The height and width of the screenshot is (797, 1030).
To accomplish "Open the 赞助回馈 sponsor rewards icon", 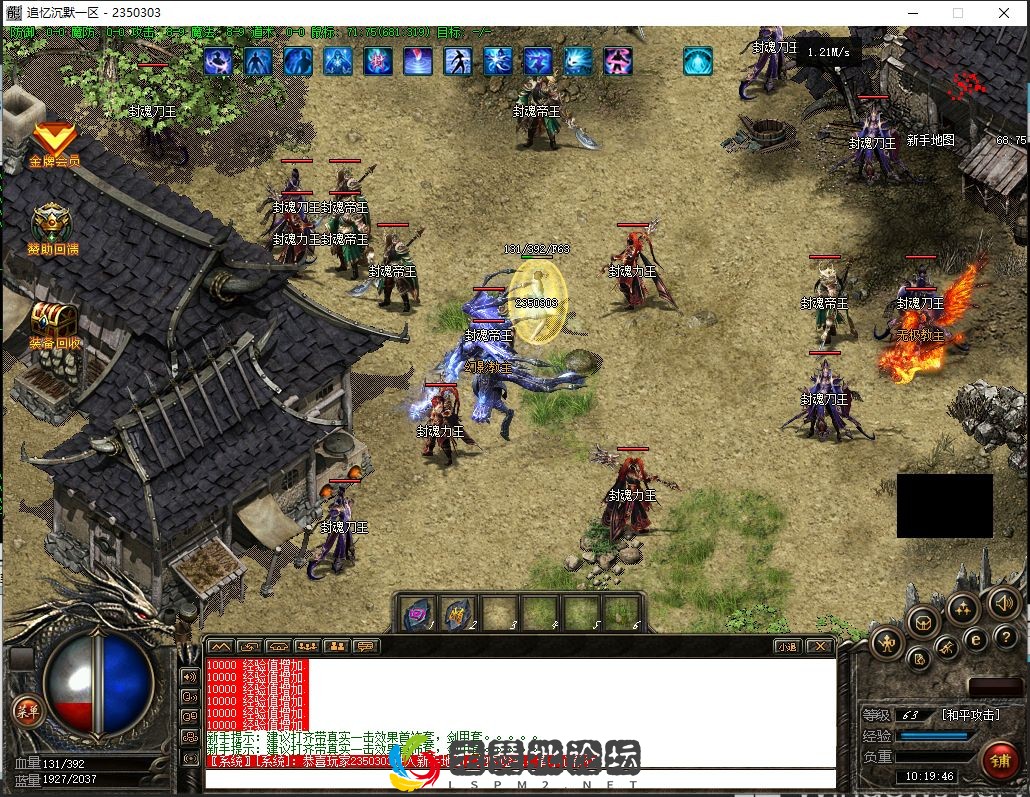I will (x=52, y=226).
